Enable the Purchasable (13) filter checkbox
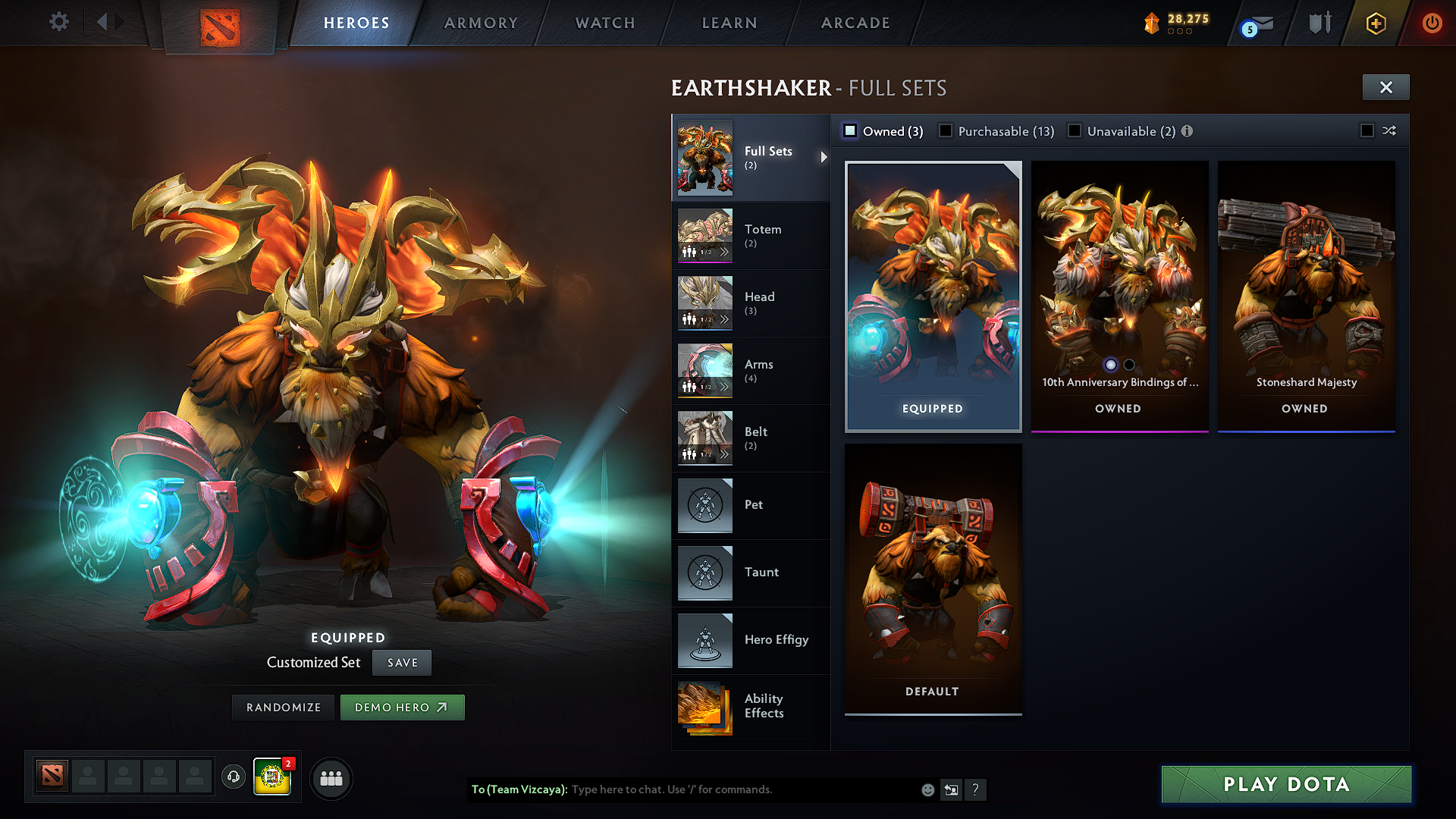The image size is (1456, 819). (945, 130)
